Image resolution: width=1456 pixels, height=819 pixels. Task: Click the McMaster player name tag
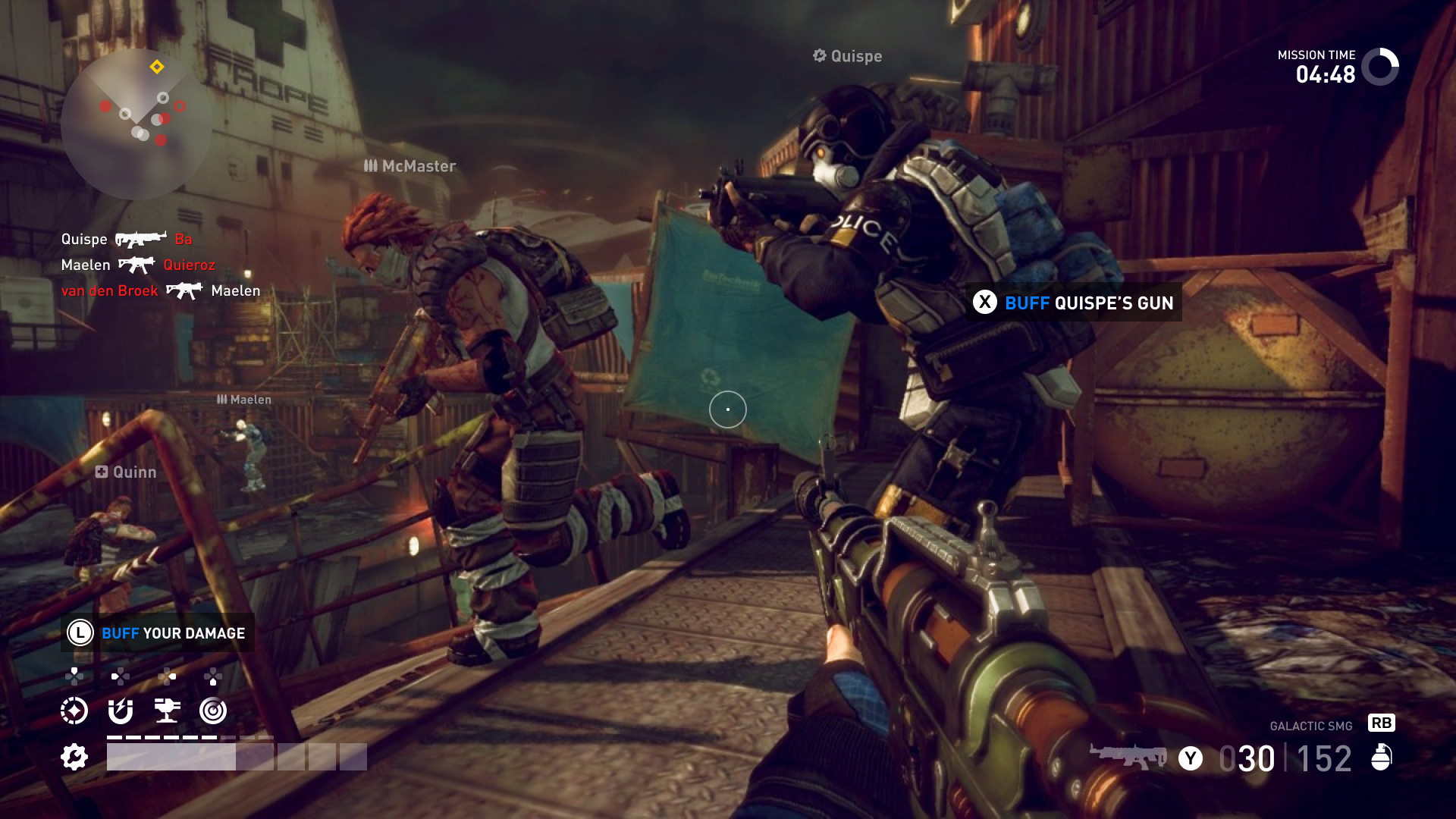click(x=410, y=166)
